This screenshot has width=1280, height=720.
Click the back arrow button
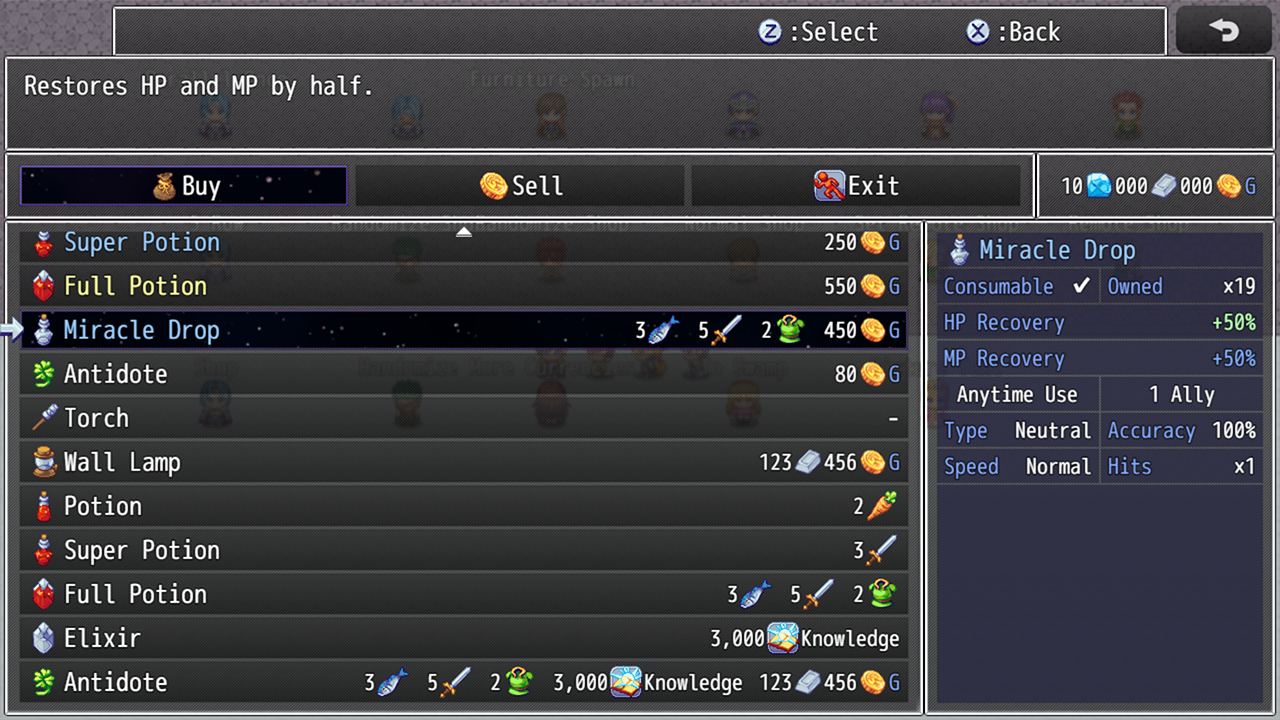click(1223, 31)
